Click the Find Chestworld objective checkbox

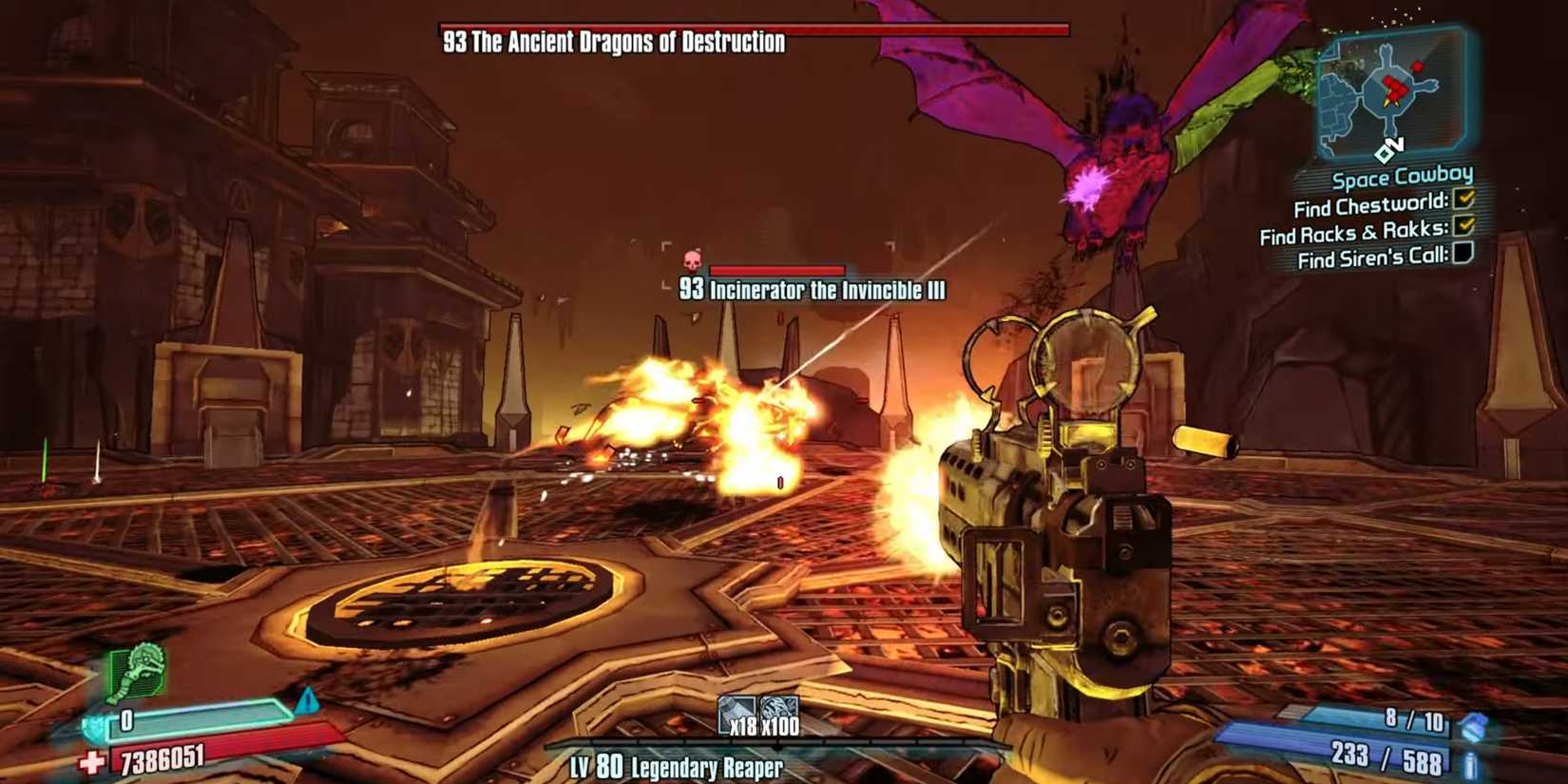1463,200
